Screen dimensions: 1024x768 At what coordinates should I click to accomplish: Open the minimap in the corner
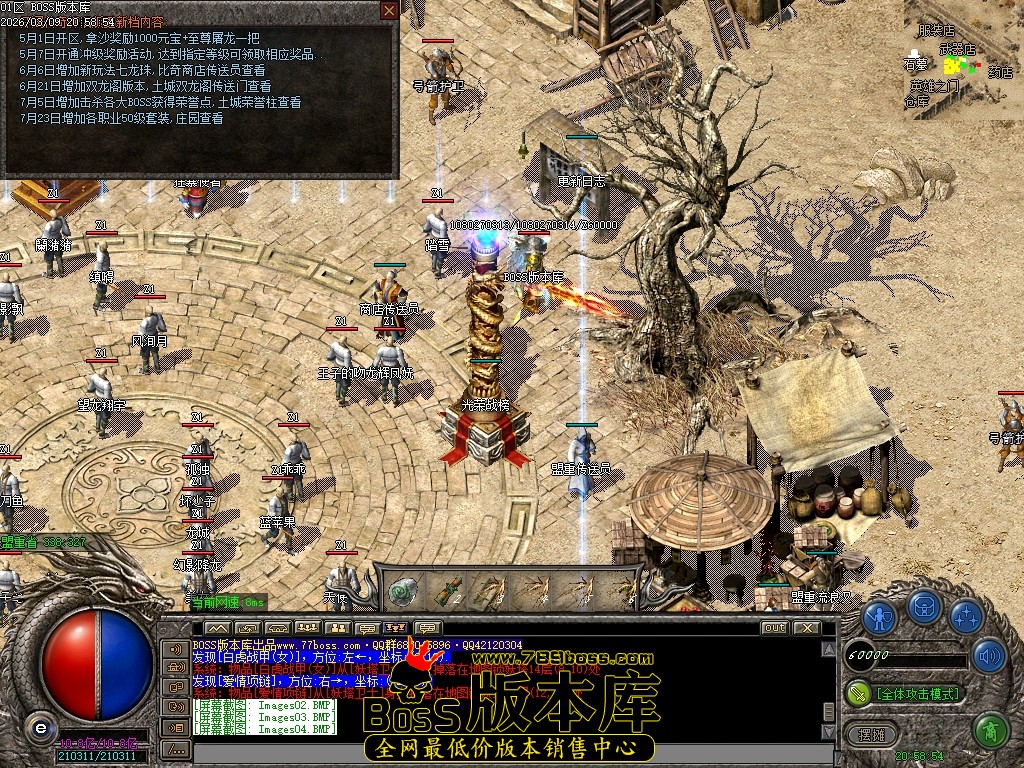(x=963, y=58)
